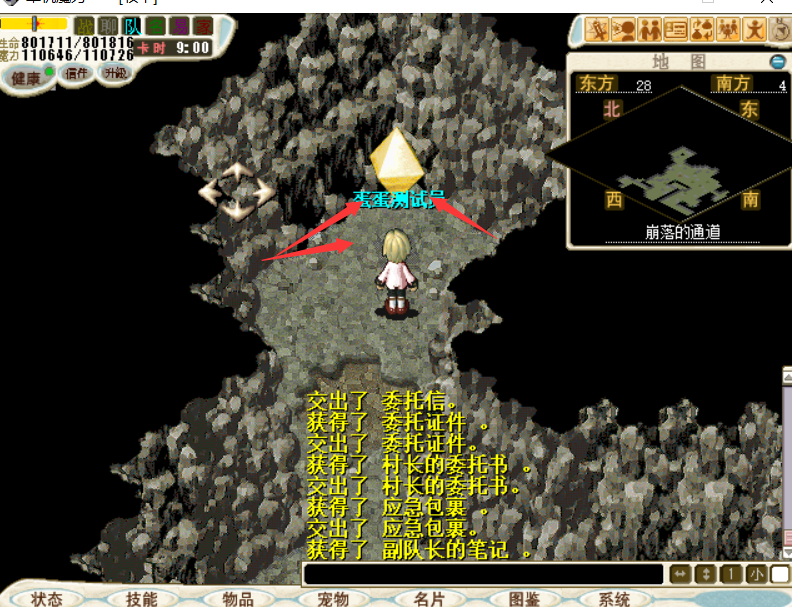Open the 技能 skills menu
792x607 pixels.
(x=141, y=598)
